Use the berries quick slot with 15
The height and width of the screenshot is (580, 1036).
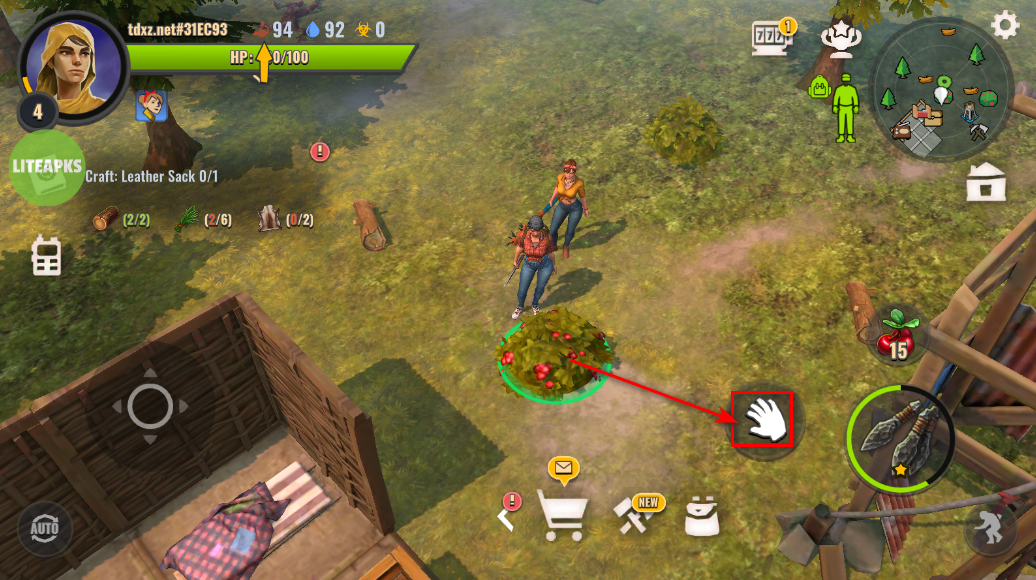[x=896, y=336]
